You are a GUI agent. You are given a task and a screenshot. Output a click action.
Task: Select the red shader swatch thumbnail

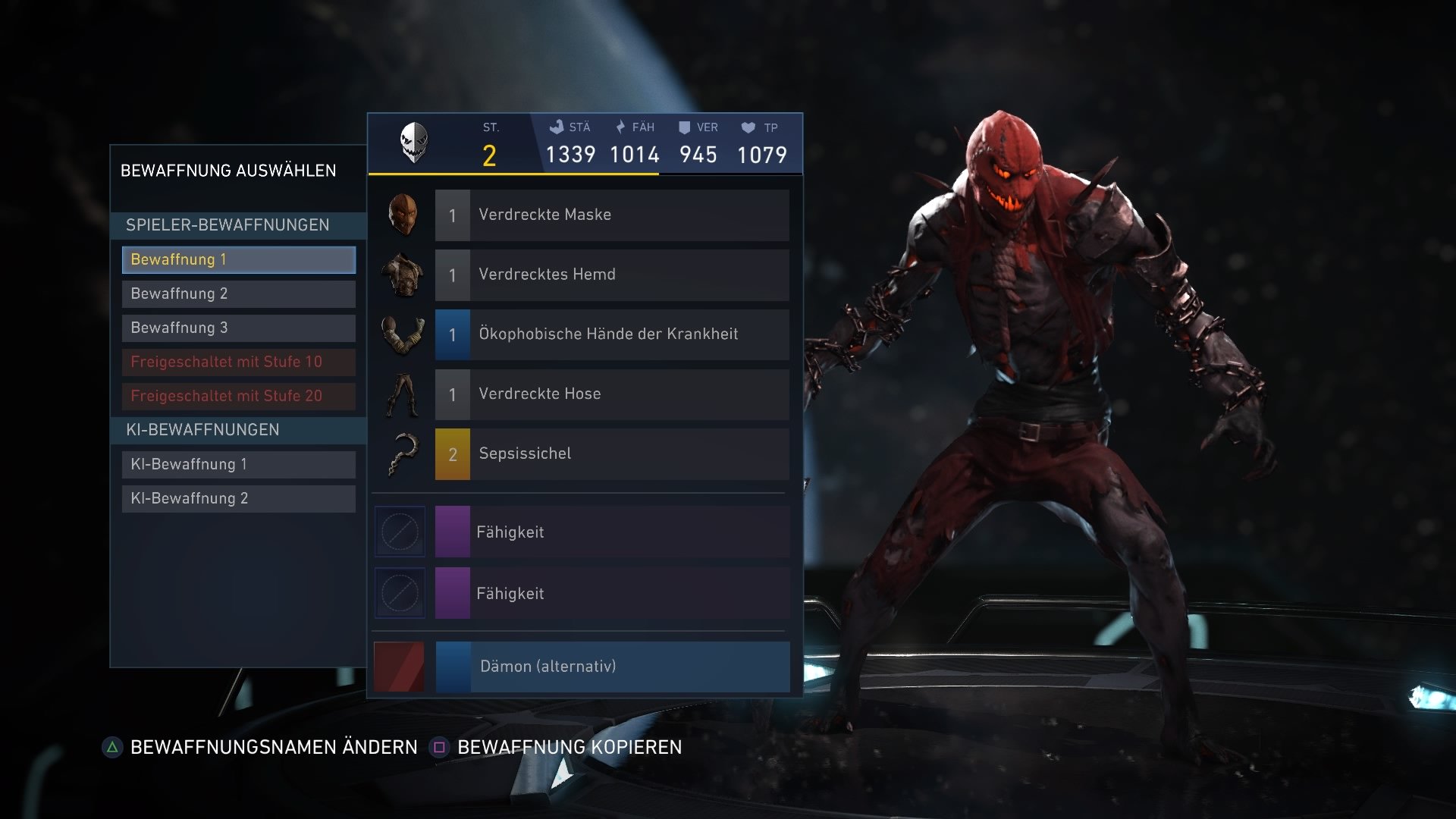[x=399, y=667]
